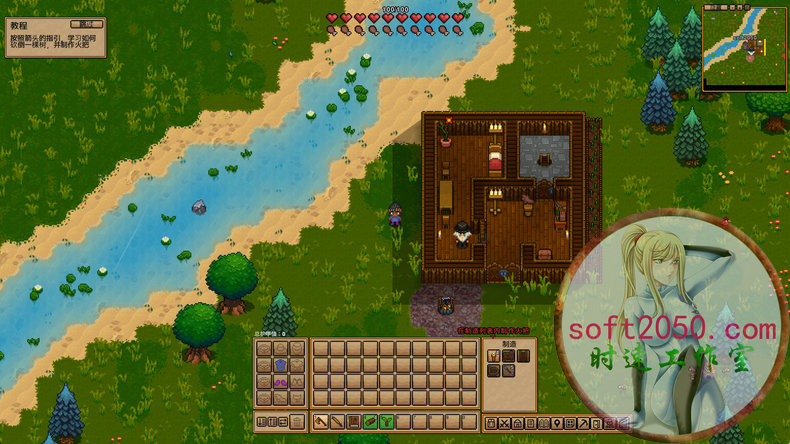Skip the tutorial with the 跳过 button

(89, 23)
